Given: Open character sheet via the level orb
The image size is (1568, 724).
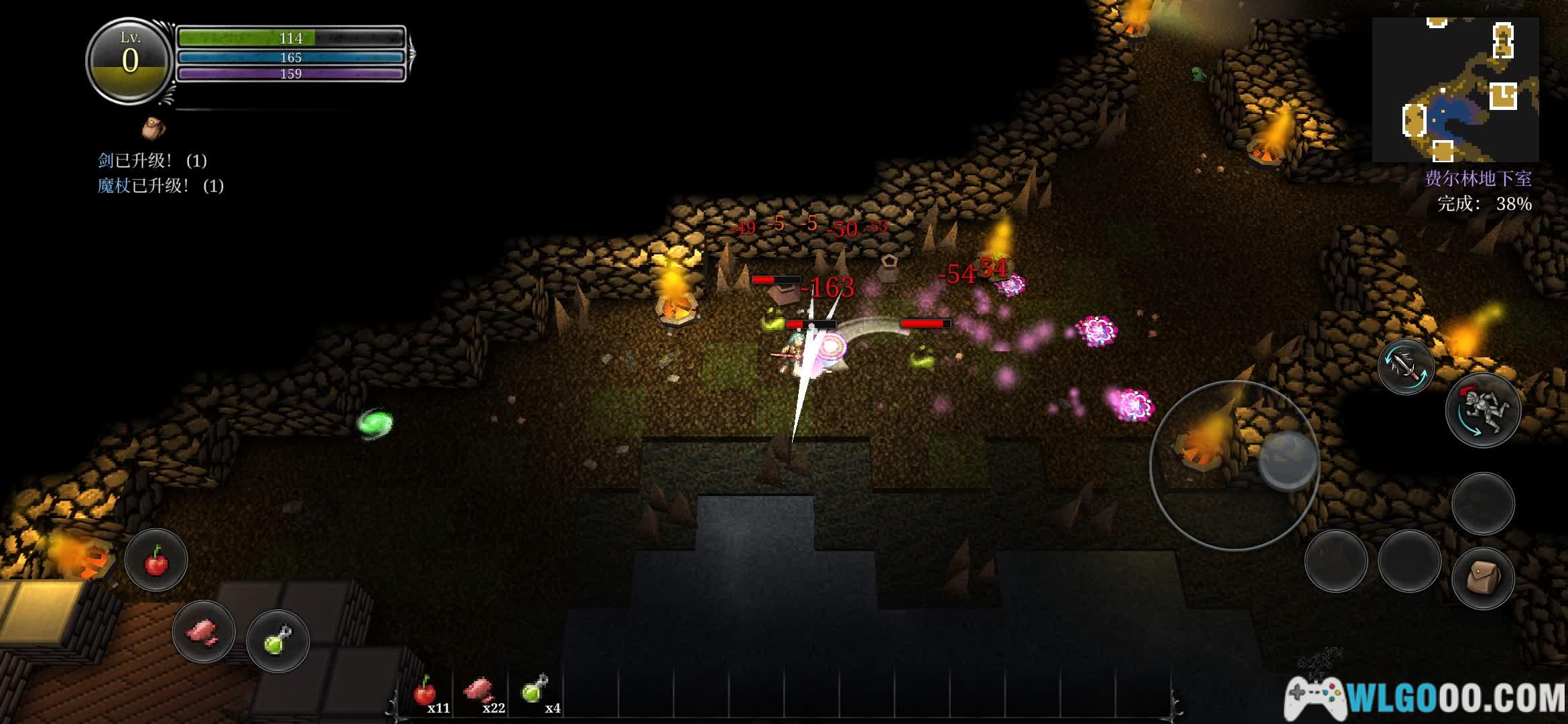Looking at the screenshot, I should [x=130, y=60].
